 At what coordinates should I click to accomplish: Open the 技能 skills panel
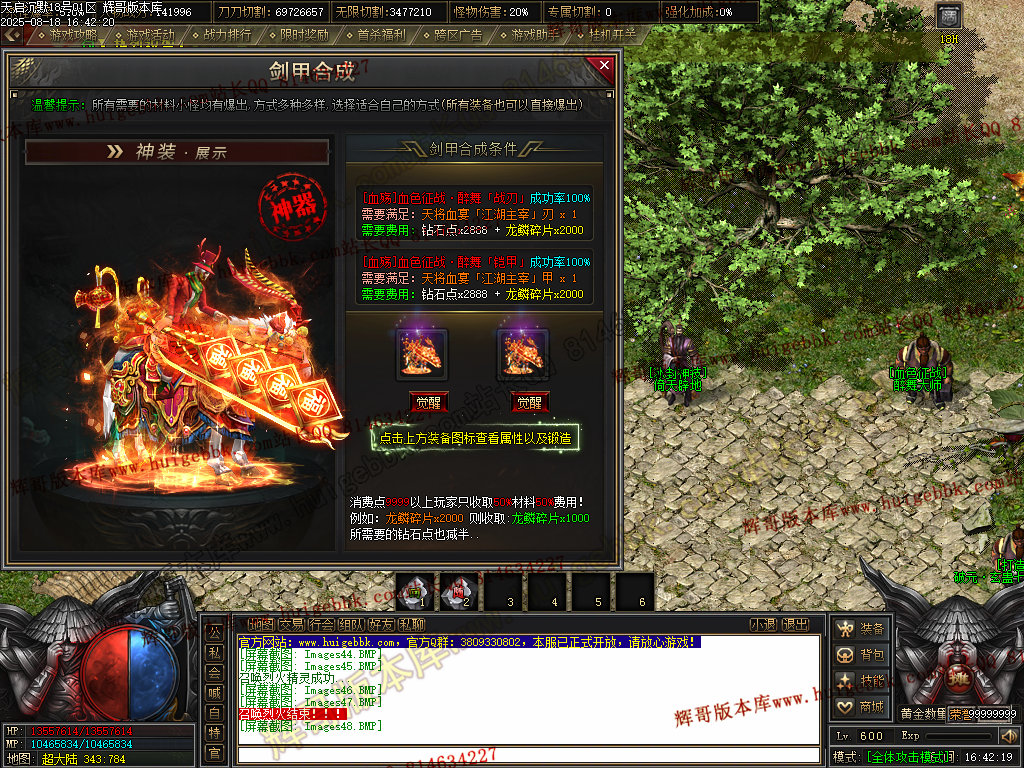point(861,680)
